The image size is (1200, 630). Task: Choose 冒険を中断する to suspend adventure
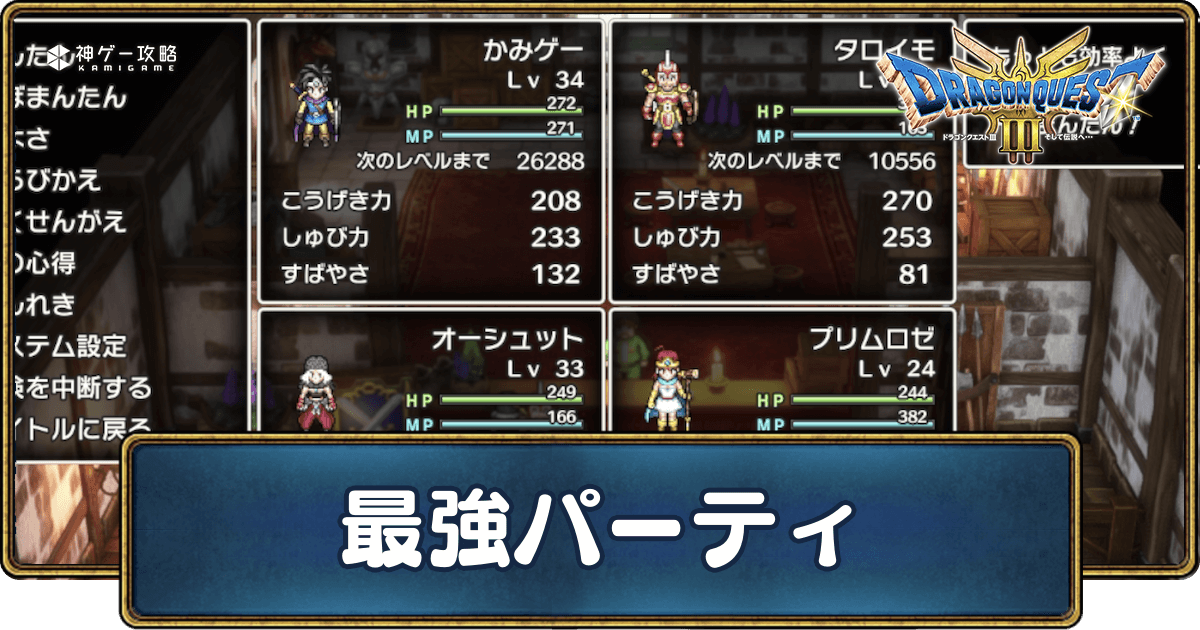click(x=82, y=387)
